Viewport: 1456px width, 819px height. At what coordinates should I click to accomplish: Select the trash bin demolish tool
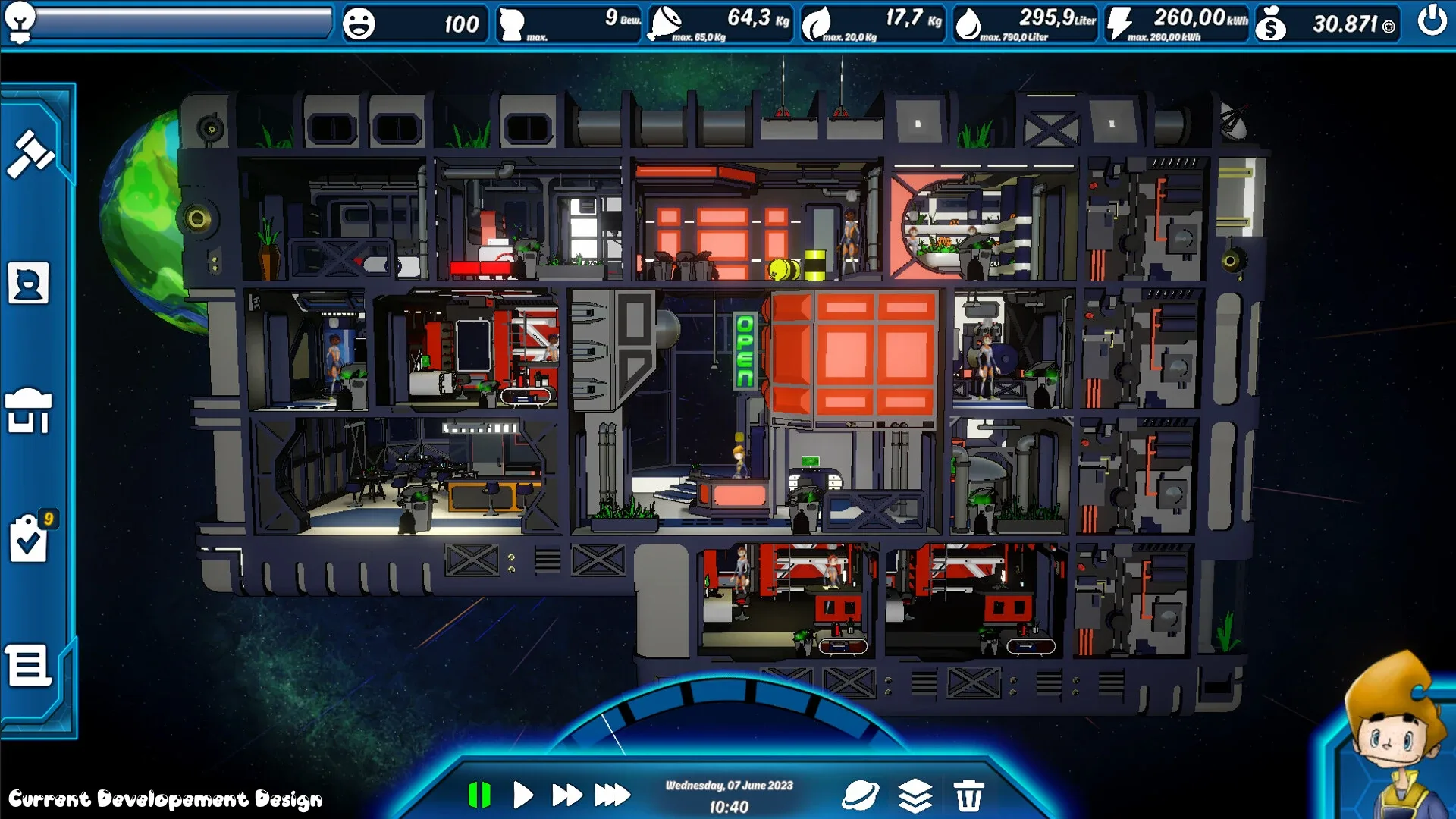point(968,795)
